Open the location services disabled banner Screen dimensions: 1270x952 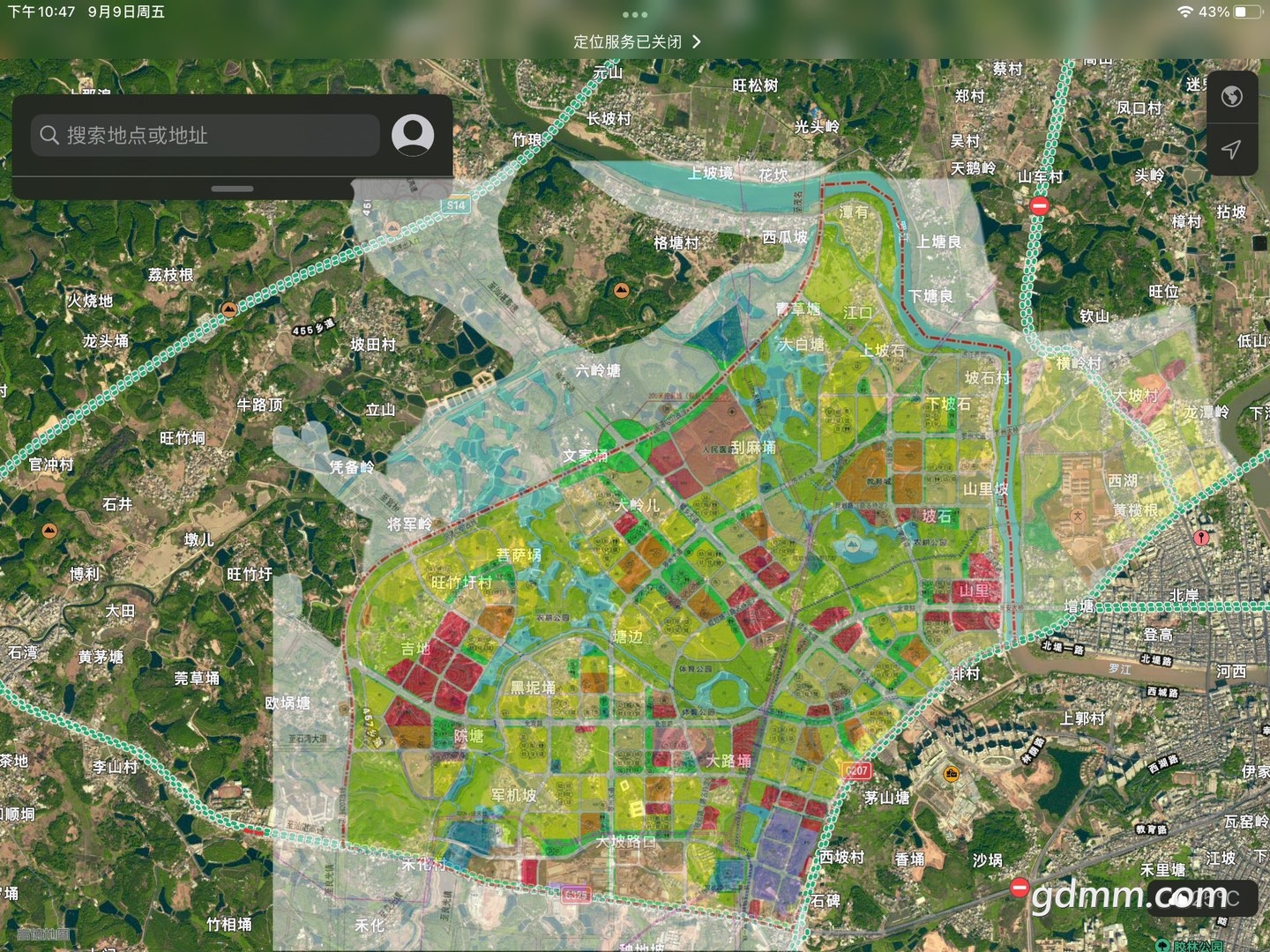click(636, 41)
